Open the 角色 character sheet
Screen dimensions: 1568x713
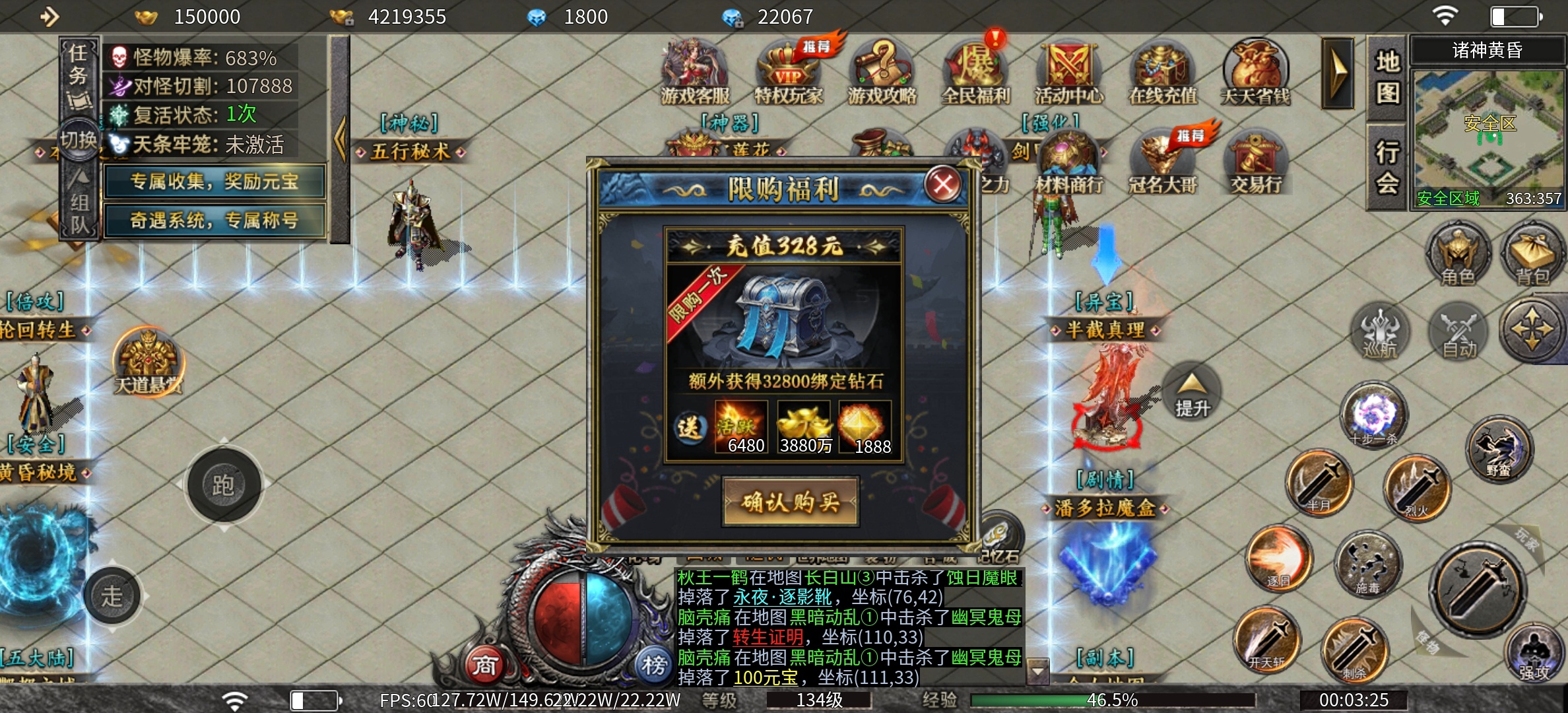(x=1458, y=254)
